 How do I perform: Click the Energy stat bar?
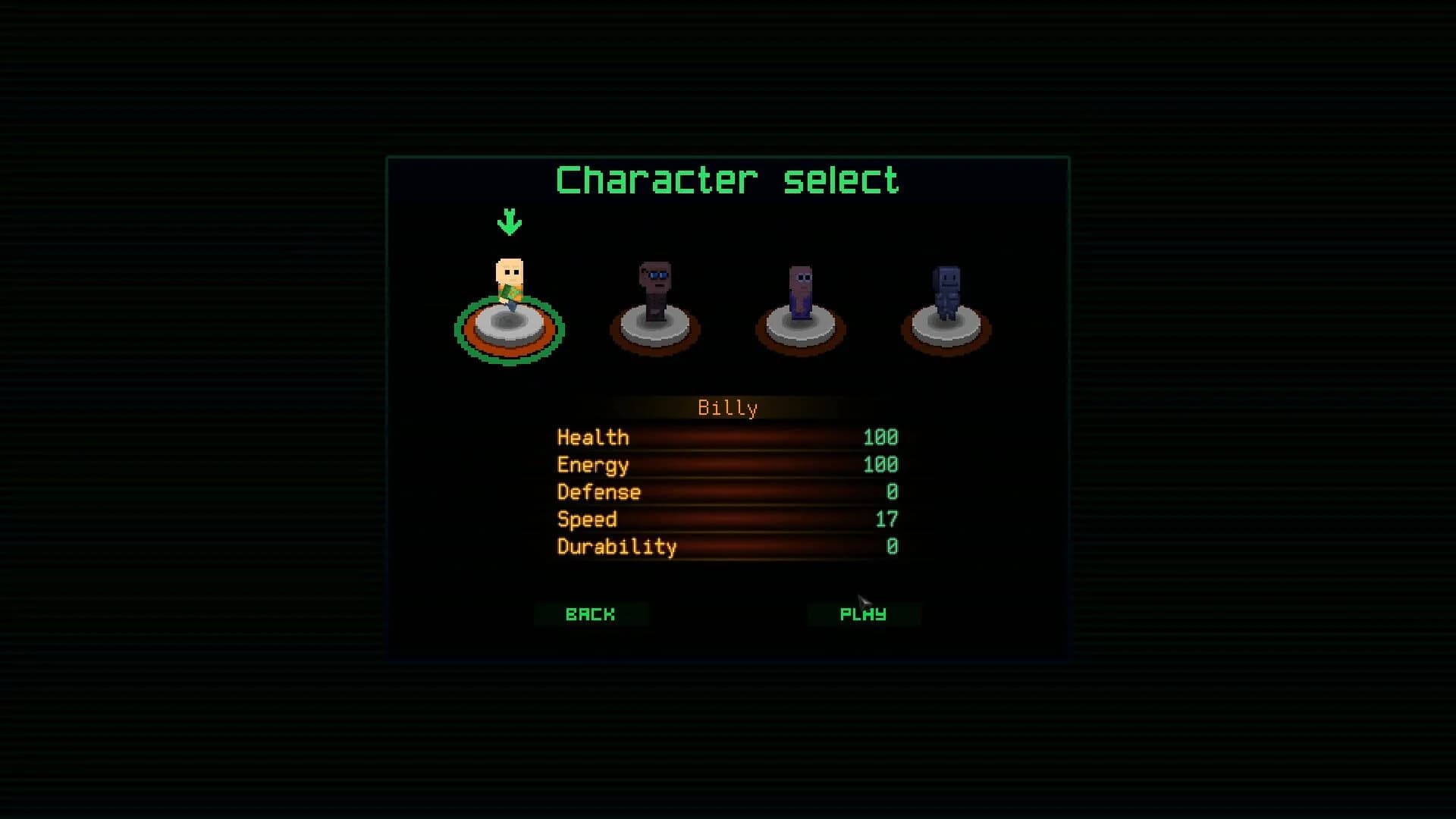[728, 465]
